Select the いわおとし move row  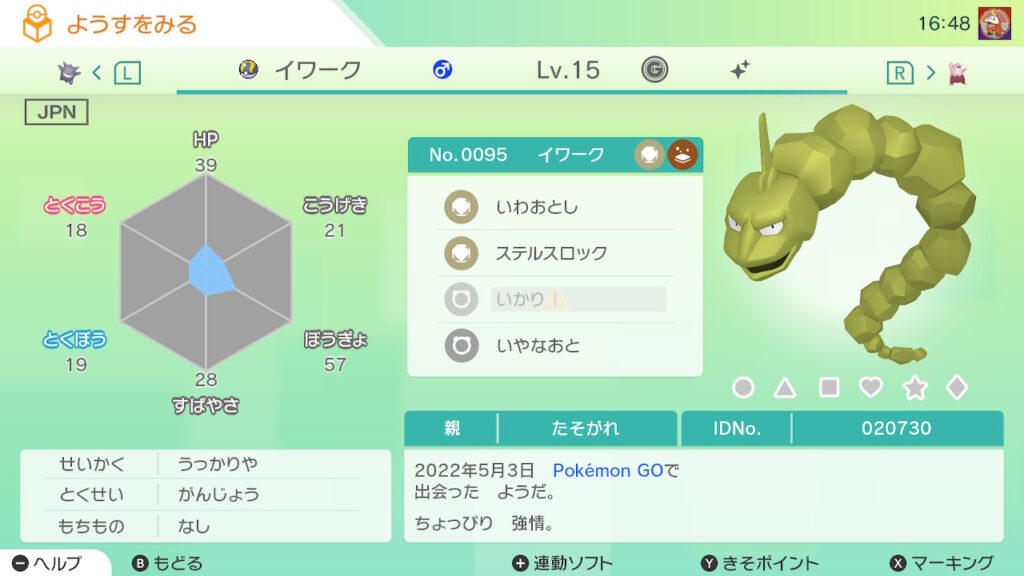click(x=555, y=207)
